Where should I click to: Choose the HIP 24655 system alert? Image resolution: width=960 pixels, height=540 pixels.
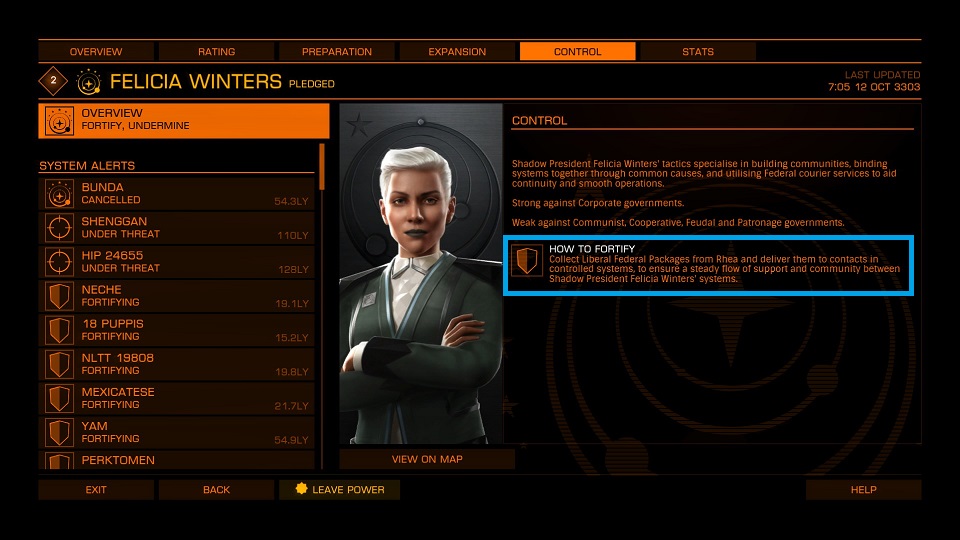[x=177, y=262]
